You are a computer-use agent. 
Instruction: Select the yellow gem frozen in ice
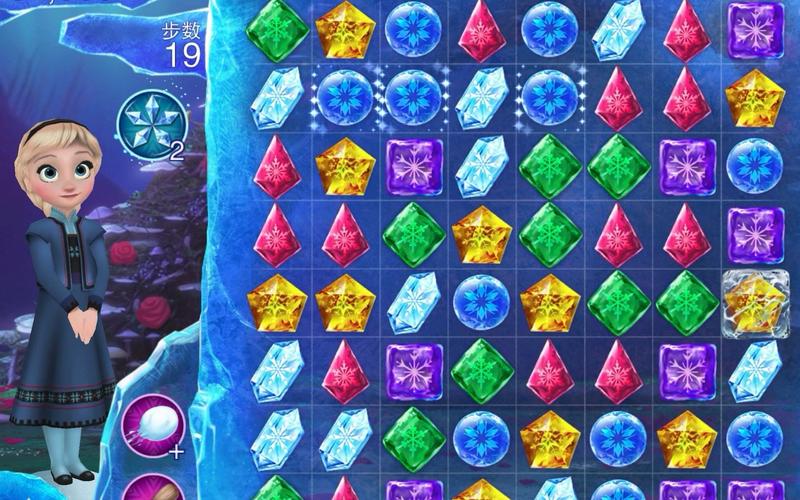pyautogui.click(x=755, y=303)
